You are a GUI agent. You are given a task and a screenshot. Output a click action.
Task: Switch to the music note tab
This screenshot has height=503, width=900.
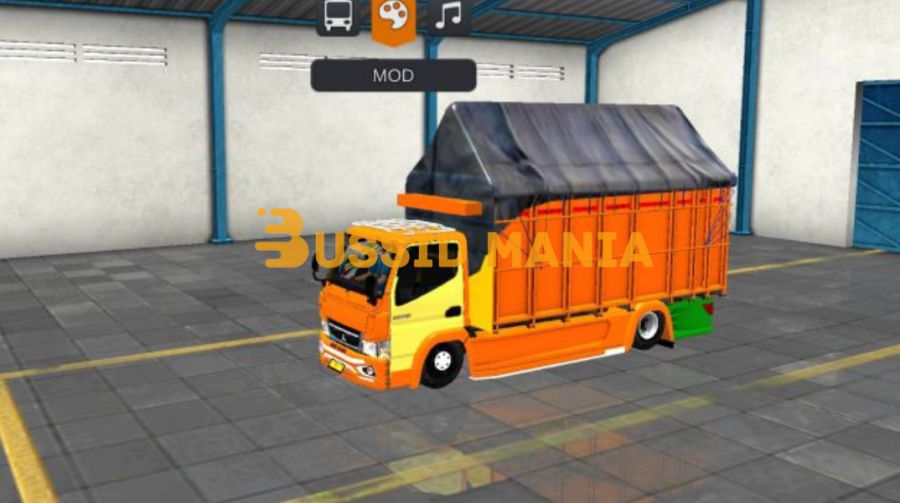[x=449, y=16]
